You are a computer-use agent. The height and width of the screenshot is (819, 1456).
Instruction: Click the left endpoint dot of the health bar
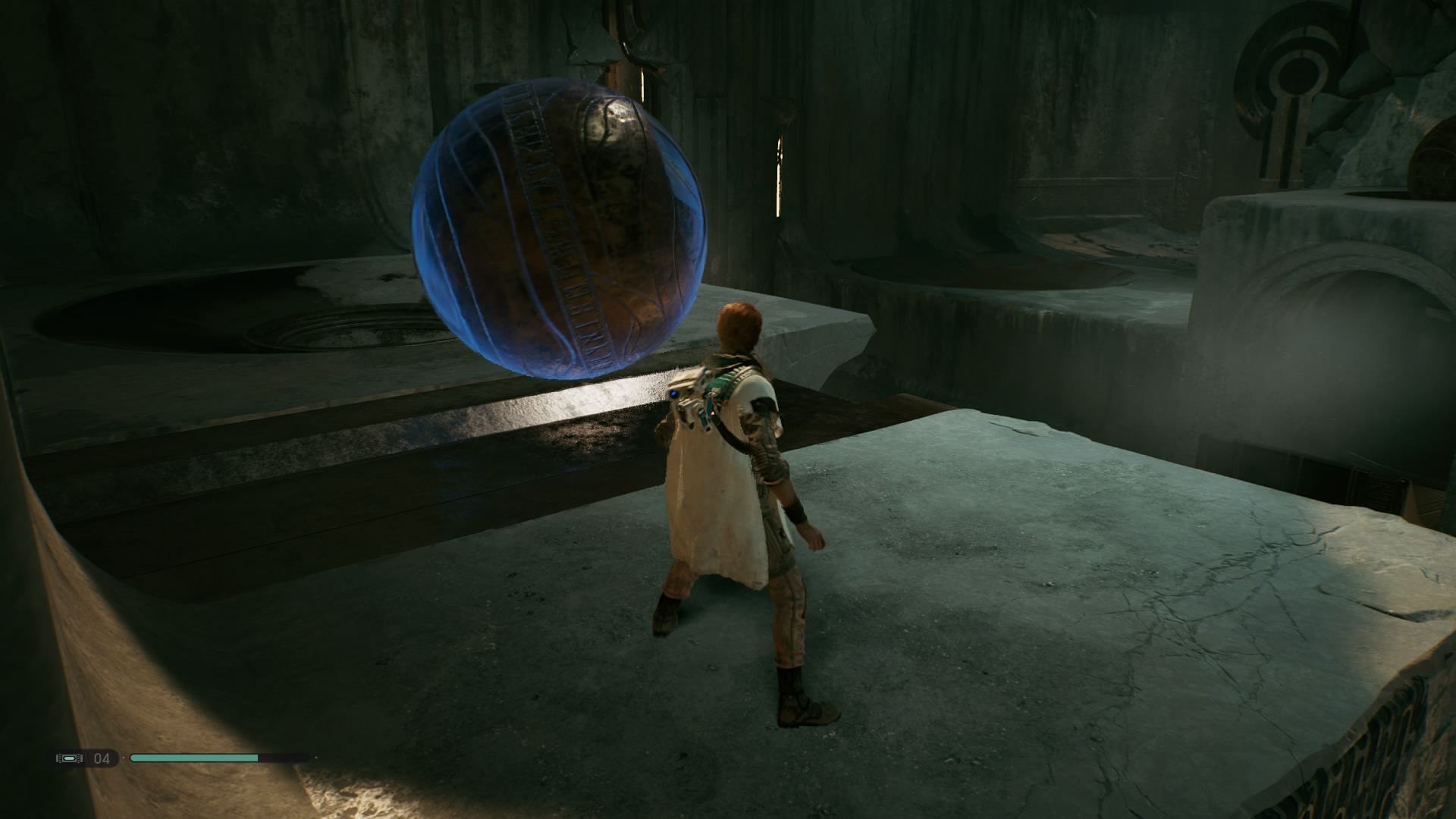(124, 758)
